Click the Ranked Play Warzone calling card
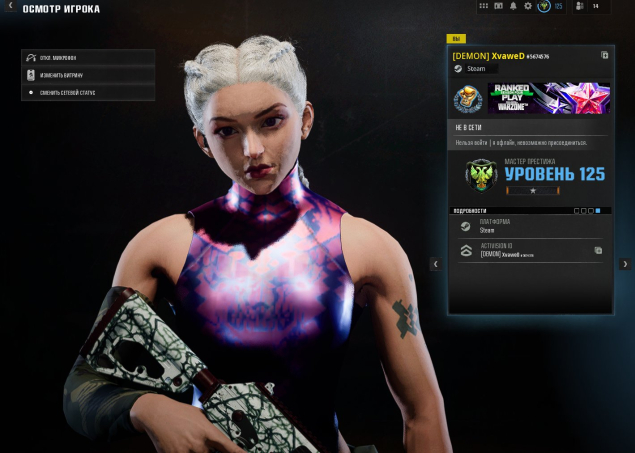 [x=548, y=98]
